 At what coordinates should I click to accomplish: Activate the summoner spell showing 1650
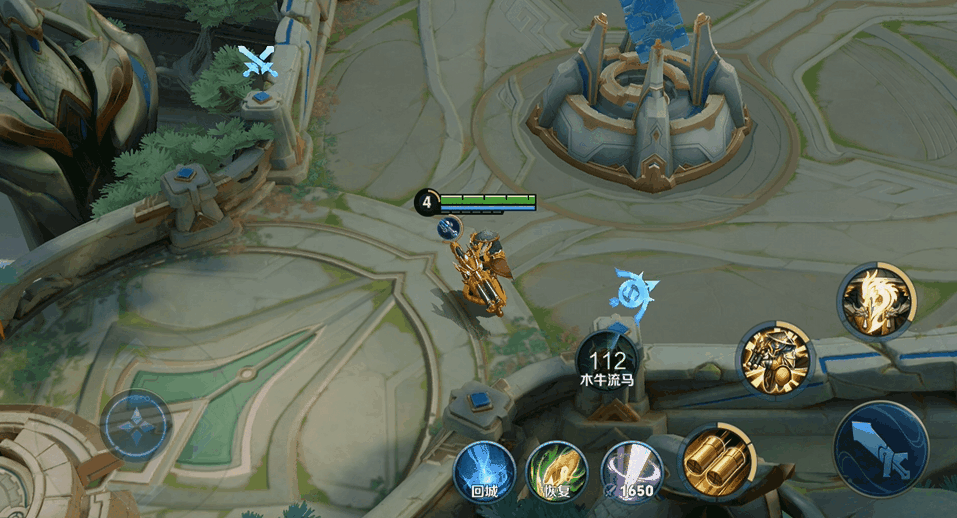630,470
